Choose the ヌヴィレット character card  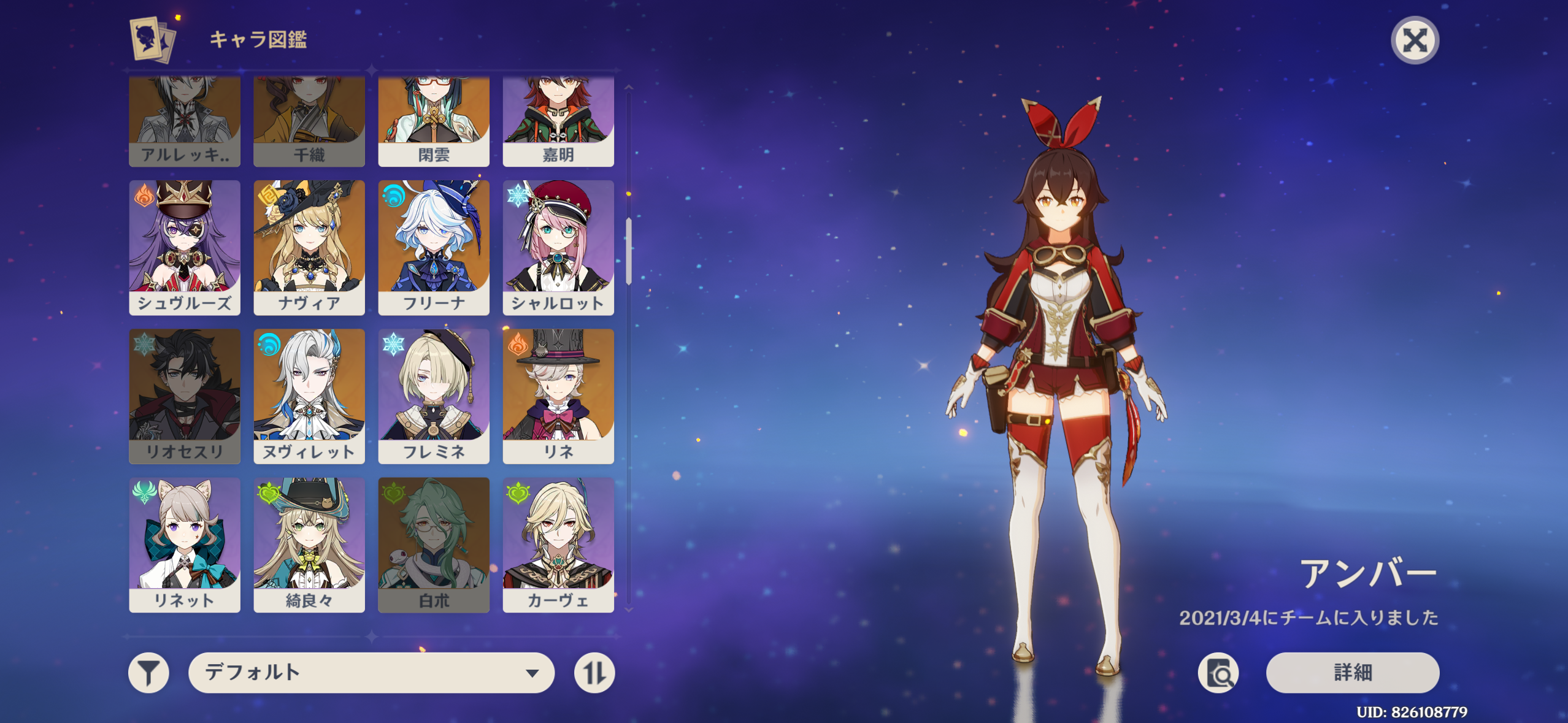click(309, 396)
